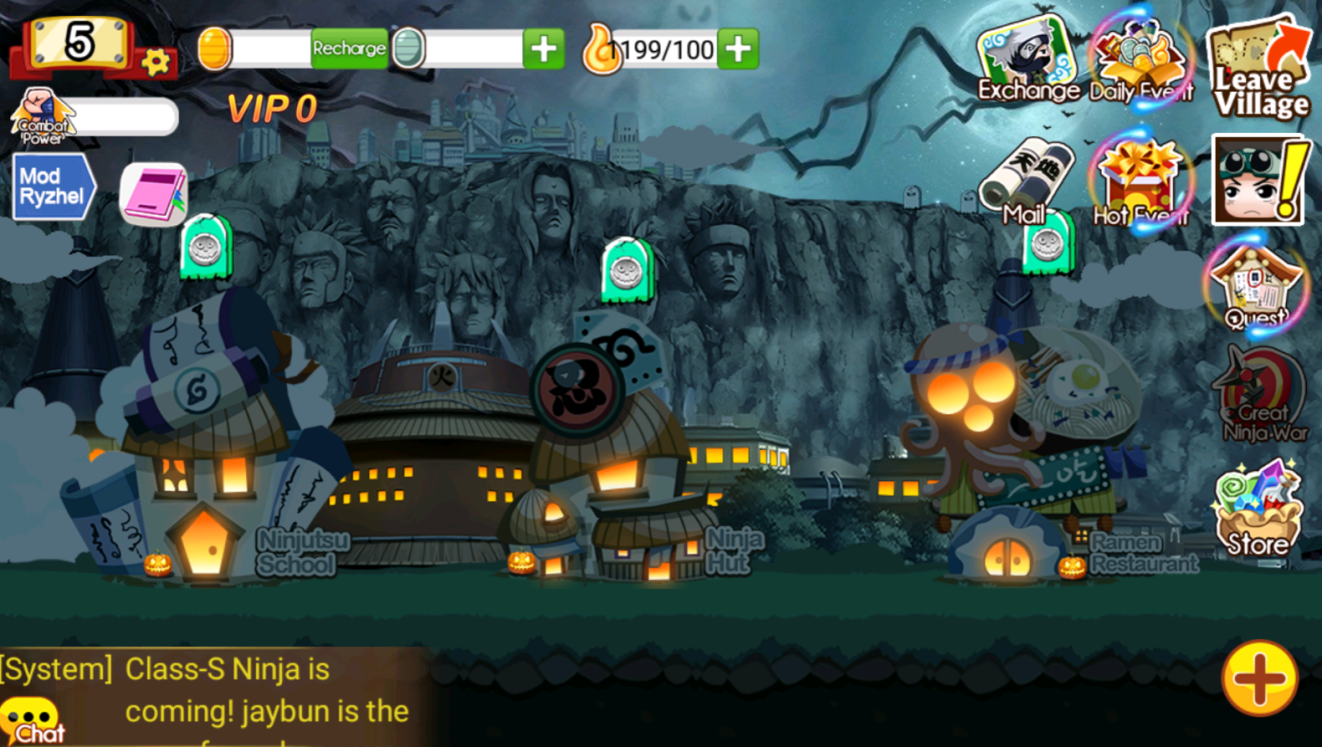Open the Mail scroll
Screen dimensions: 1322x747
pyautogui.click(x=1027, y=181)
